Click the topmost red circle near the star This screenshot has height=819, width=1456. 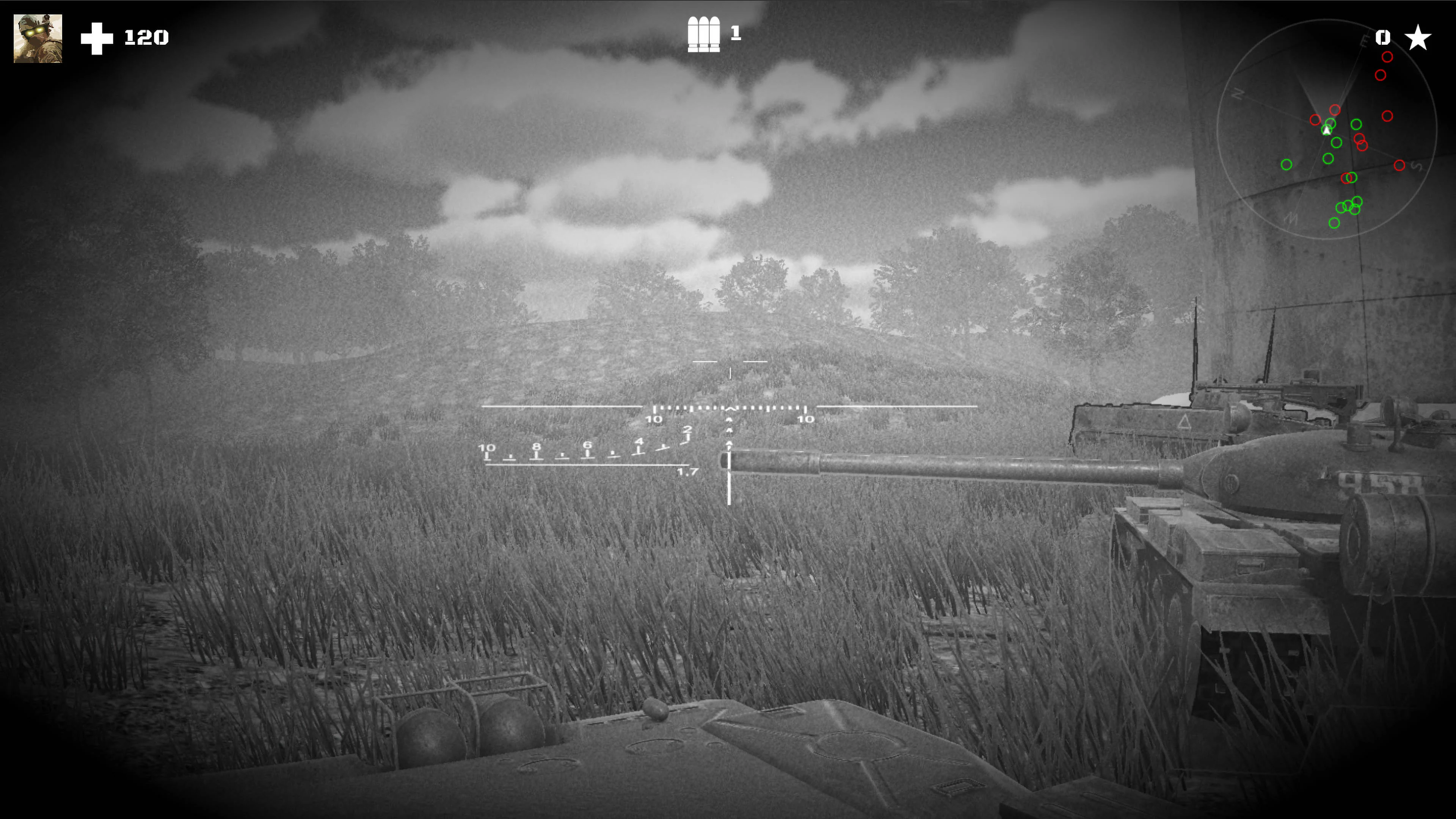(x=1387, y=56)
